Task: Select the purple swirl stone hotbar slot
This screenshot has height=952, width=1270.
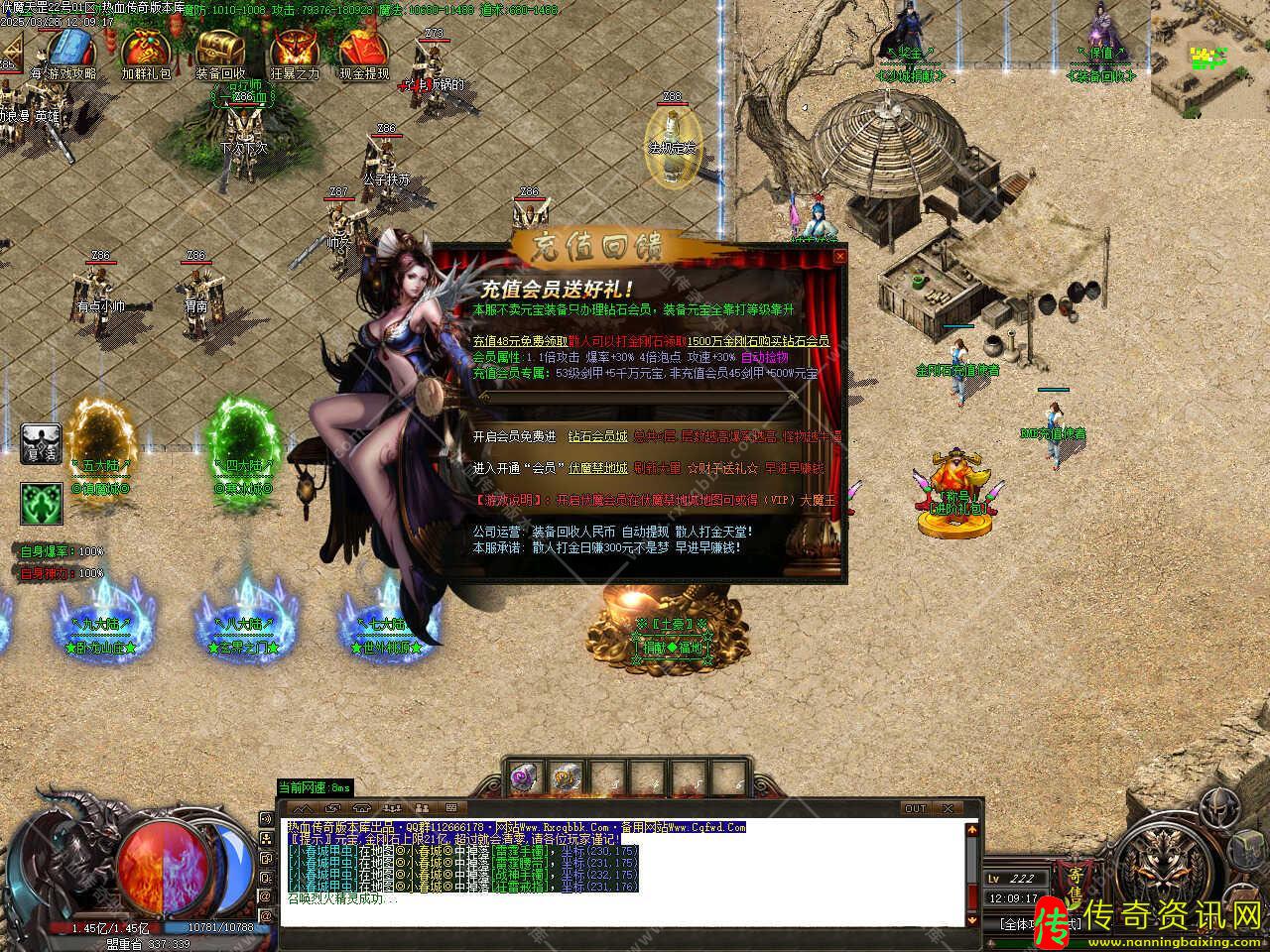Action: point(525,778)
